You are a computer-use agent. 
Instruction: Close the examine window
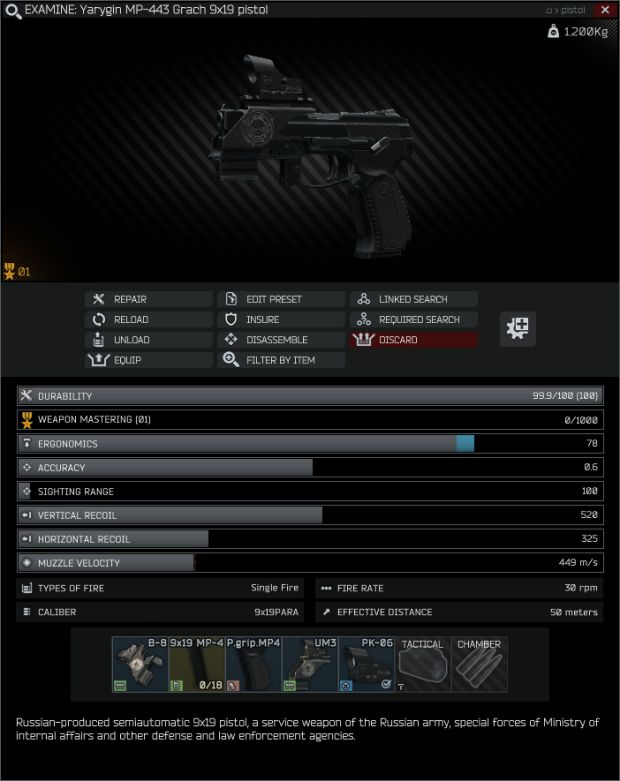click(x=605, y=10)
